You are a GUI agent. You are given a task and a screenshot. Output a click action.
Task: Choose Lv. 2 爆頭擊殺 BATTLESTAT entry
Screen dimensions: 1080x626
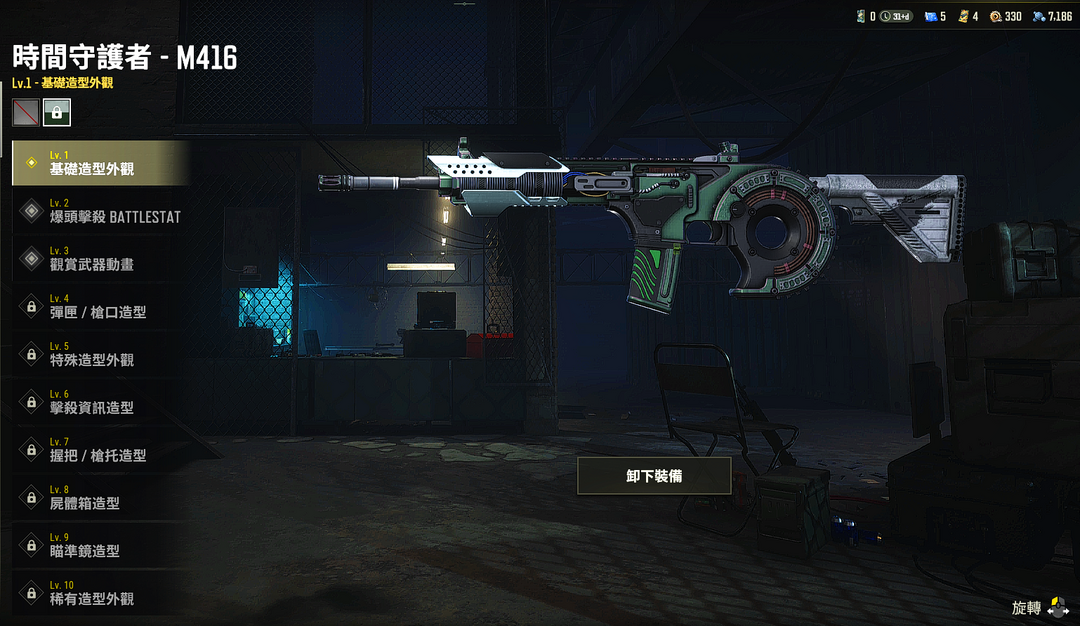[x=98, y=211]
